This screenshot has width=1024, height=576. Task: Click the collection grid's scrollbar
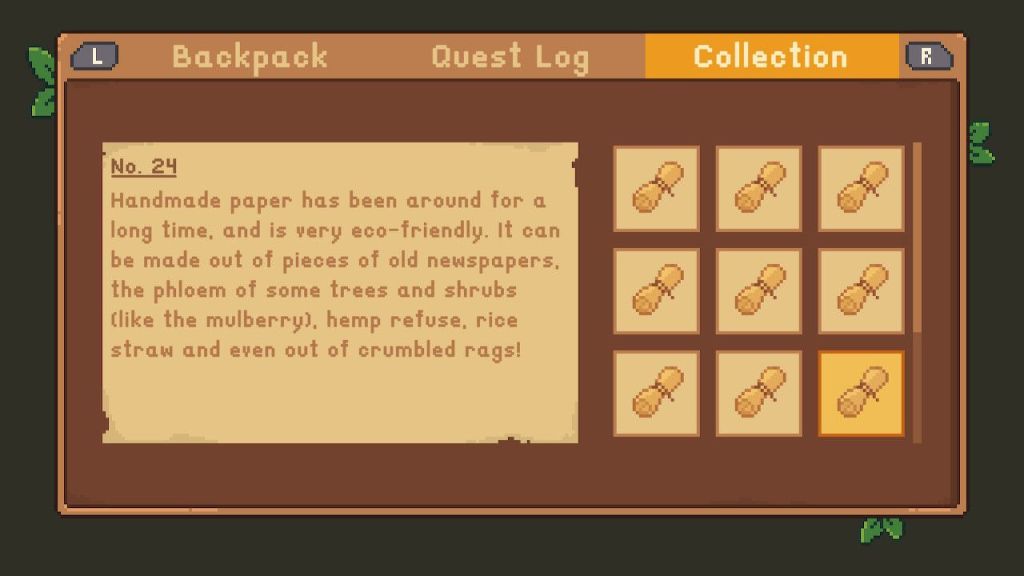918,240
